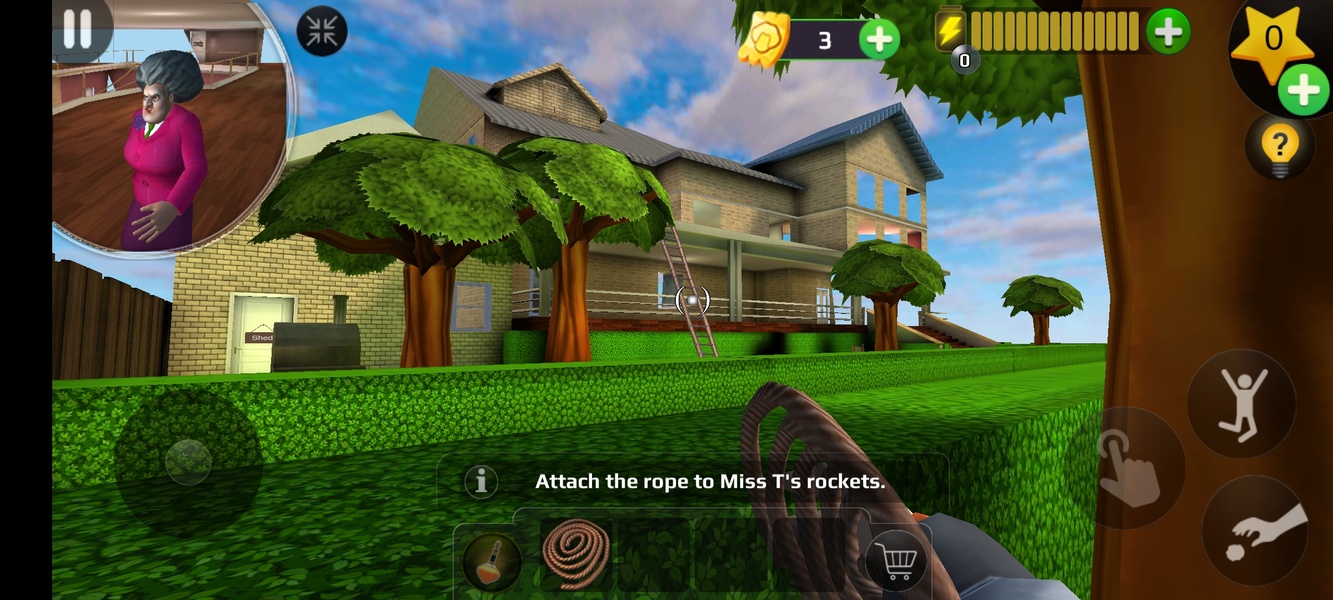1333x600 pixels.
Task: Show objective info details
Action: click(481, 482)
